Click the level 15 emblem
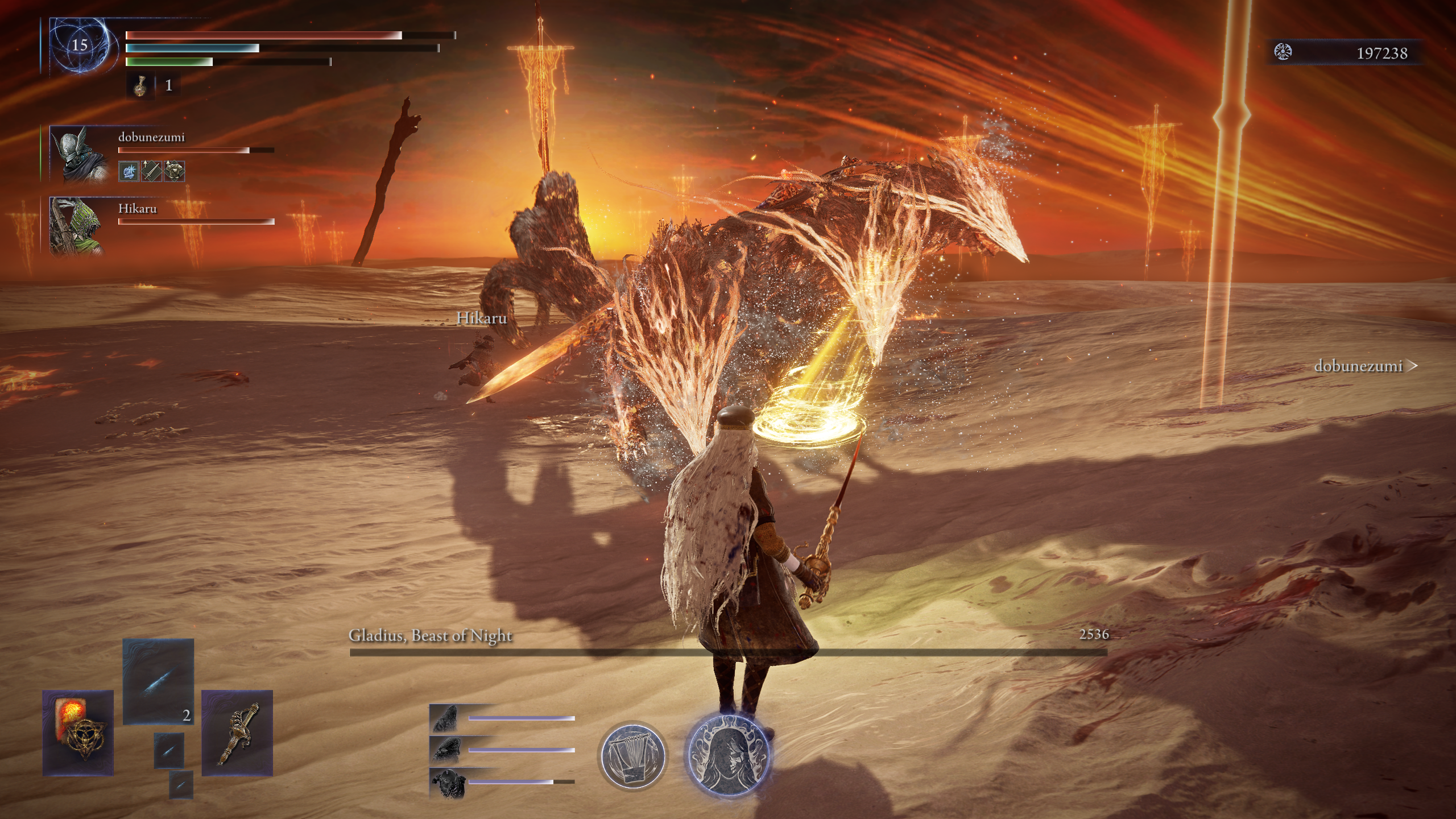The image size is (1456, 819). (78, 45)
